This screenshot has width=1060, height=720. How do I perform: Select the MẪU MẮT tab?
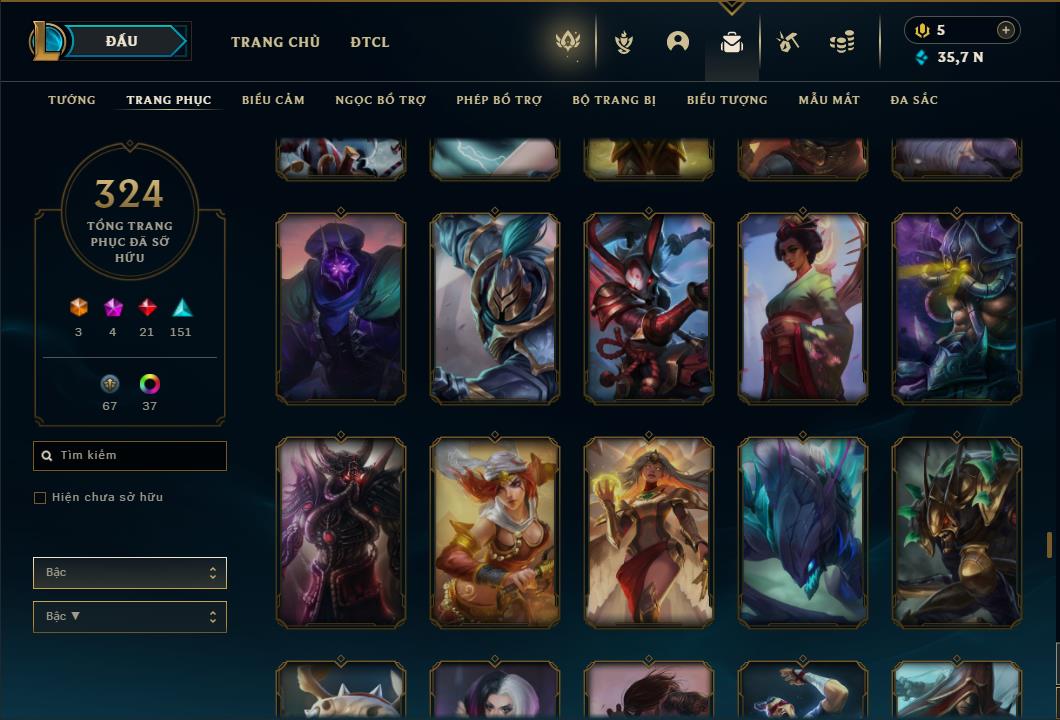point(829,100)
